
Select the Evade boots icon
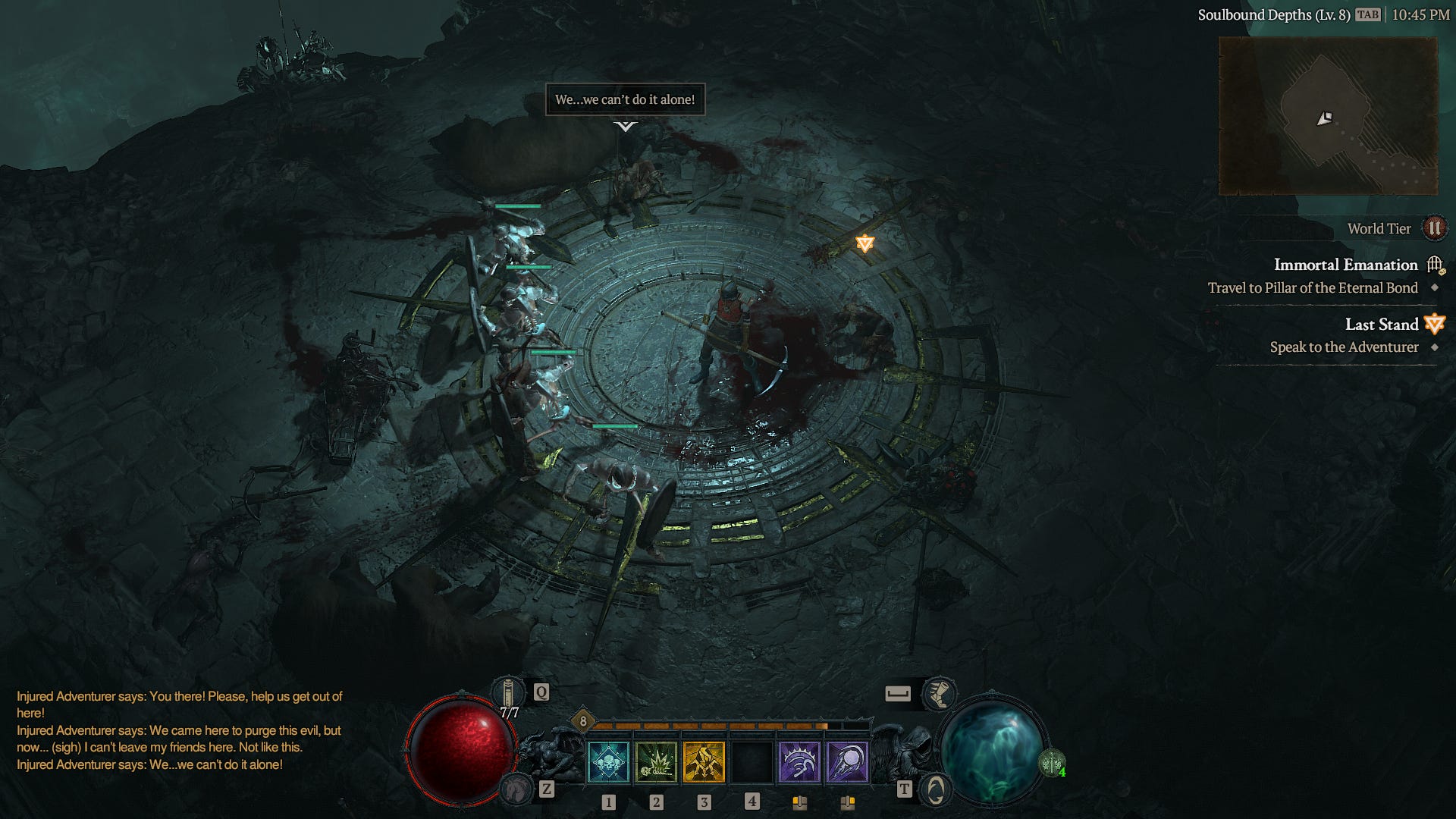click(938, 692)
